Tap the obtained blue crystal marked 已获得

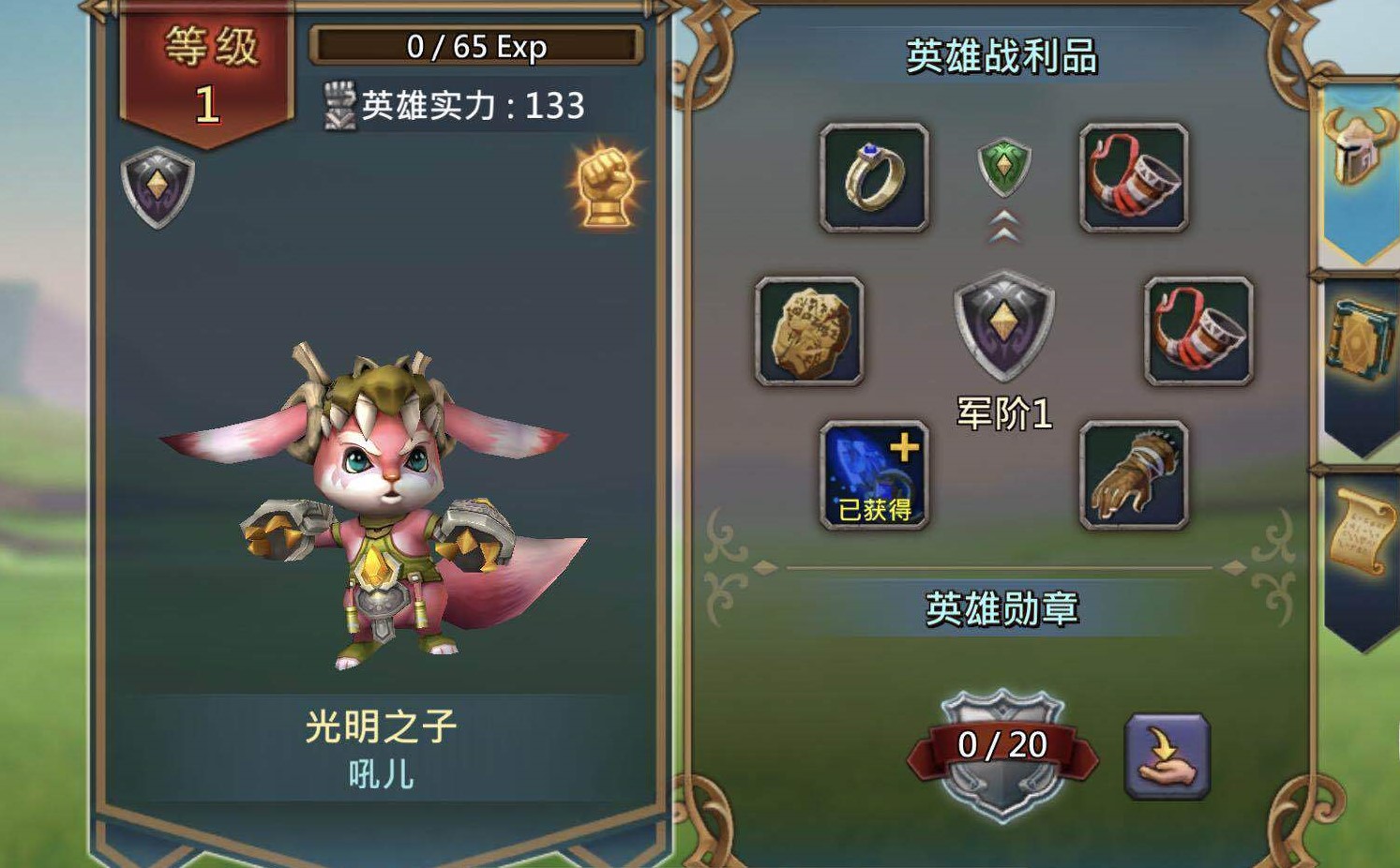(873, 473)
